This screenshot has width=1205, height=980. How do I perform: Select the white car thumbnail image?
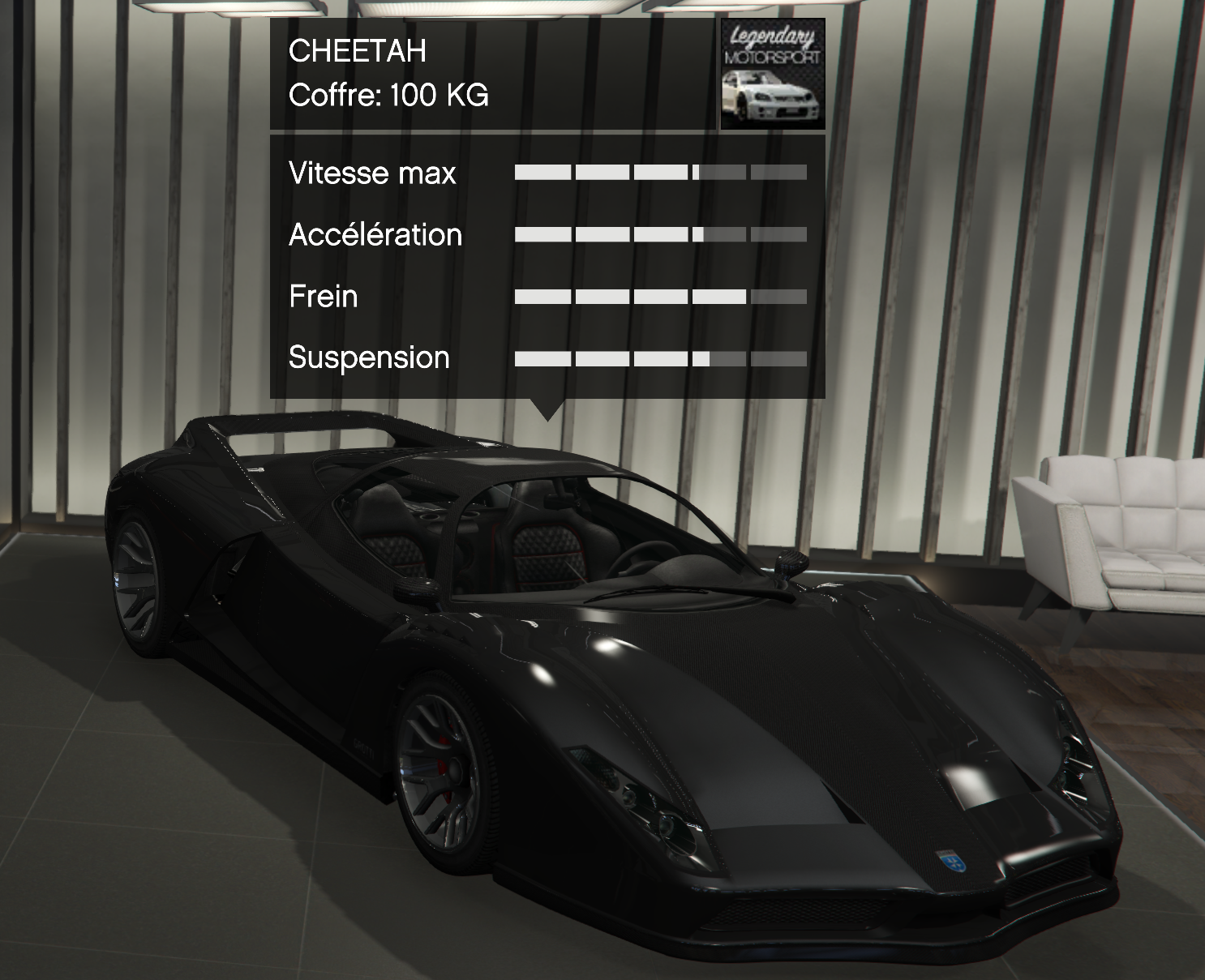coord(771,97)
